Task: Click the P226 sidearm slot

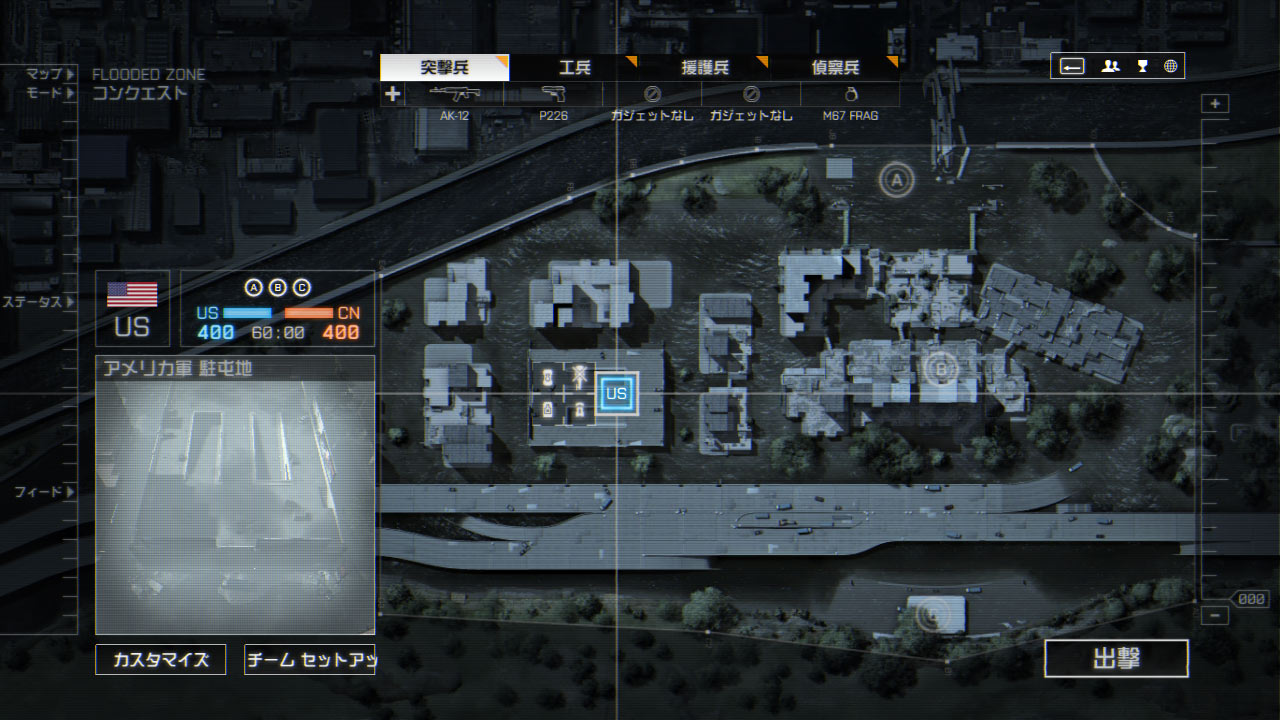Action: 552,95
